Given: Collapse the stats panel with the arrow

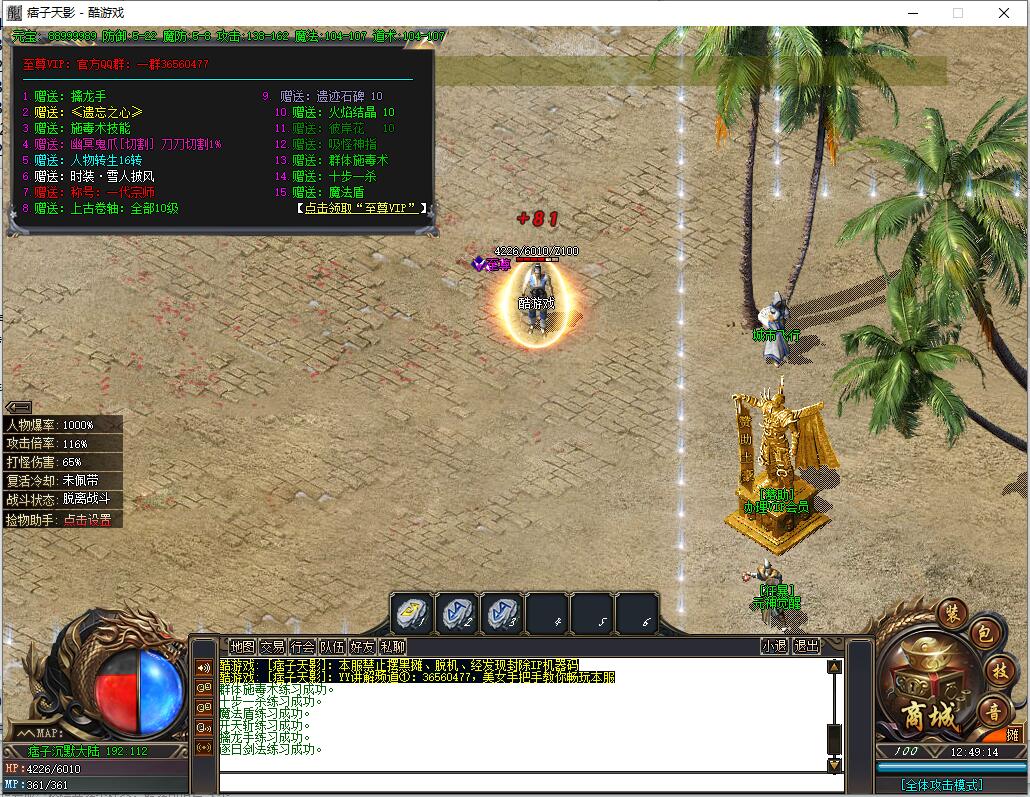Looking at the screenshot, I should 18,406.
